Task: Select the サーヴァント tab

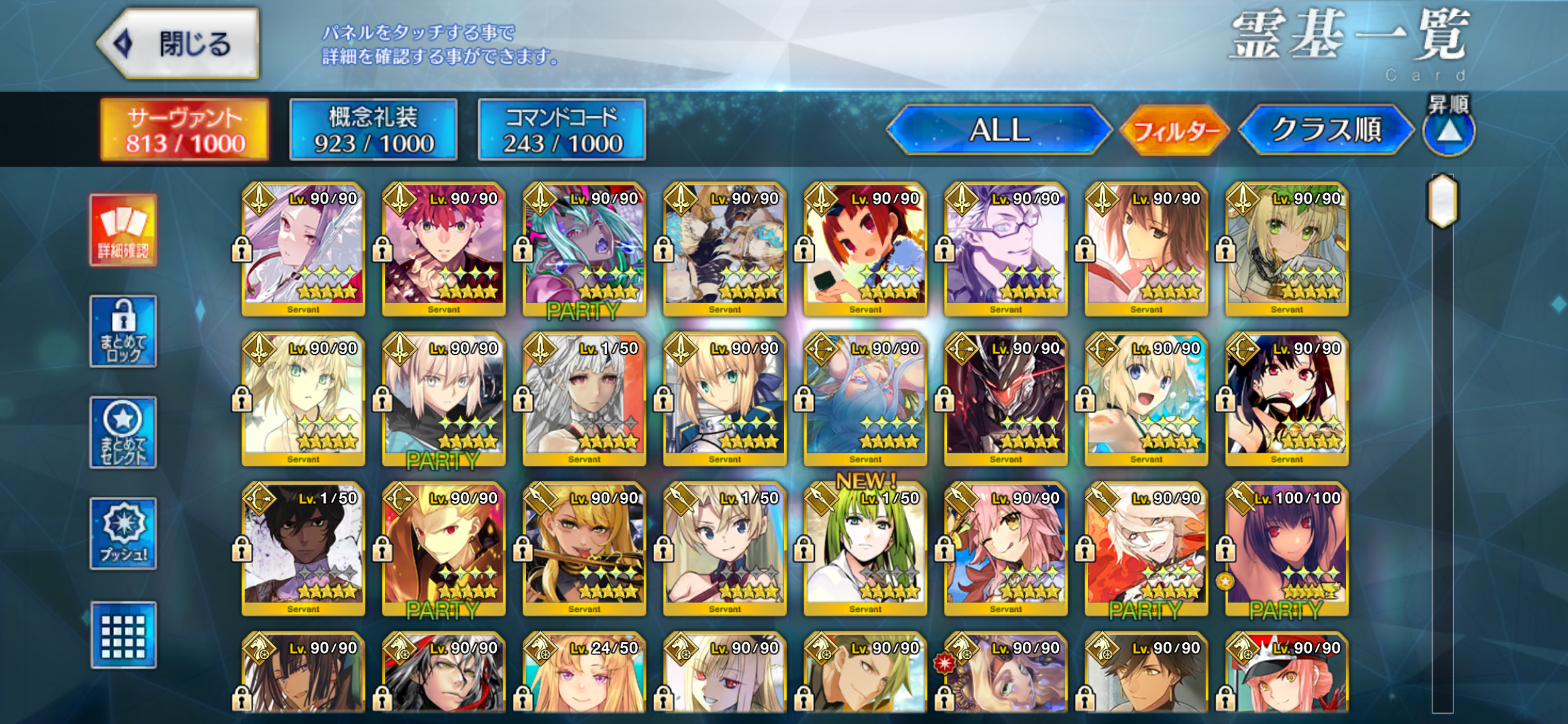Action: [x=185, y=129]
